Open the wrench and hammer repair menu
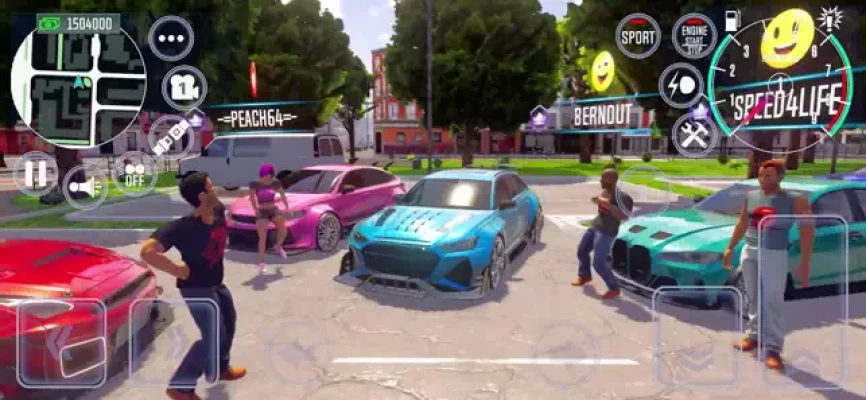 tap(694, 135)
